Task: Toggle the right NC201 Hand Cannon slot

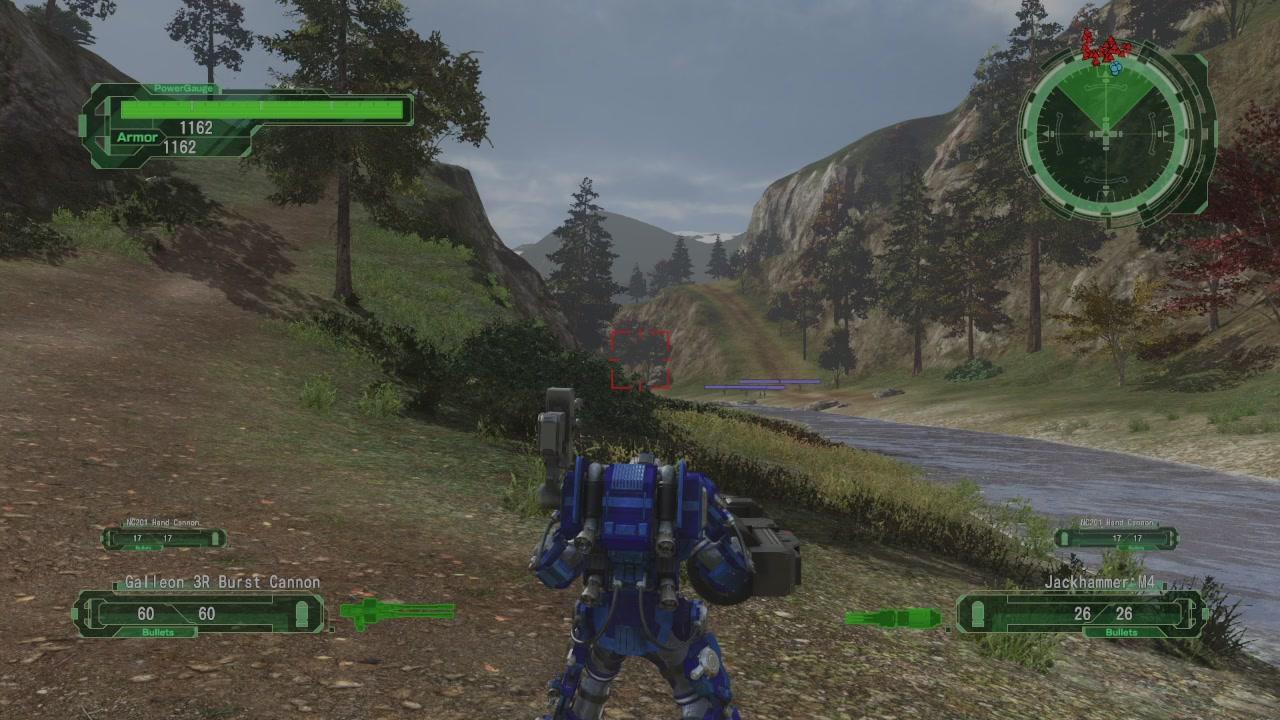Action: [x=1117, y=537]
